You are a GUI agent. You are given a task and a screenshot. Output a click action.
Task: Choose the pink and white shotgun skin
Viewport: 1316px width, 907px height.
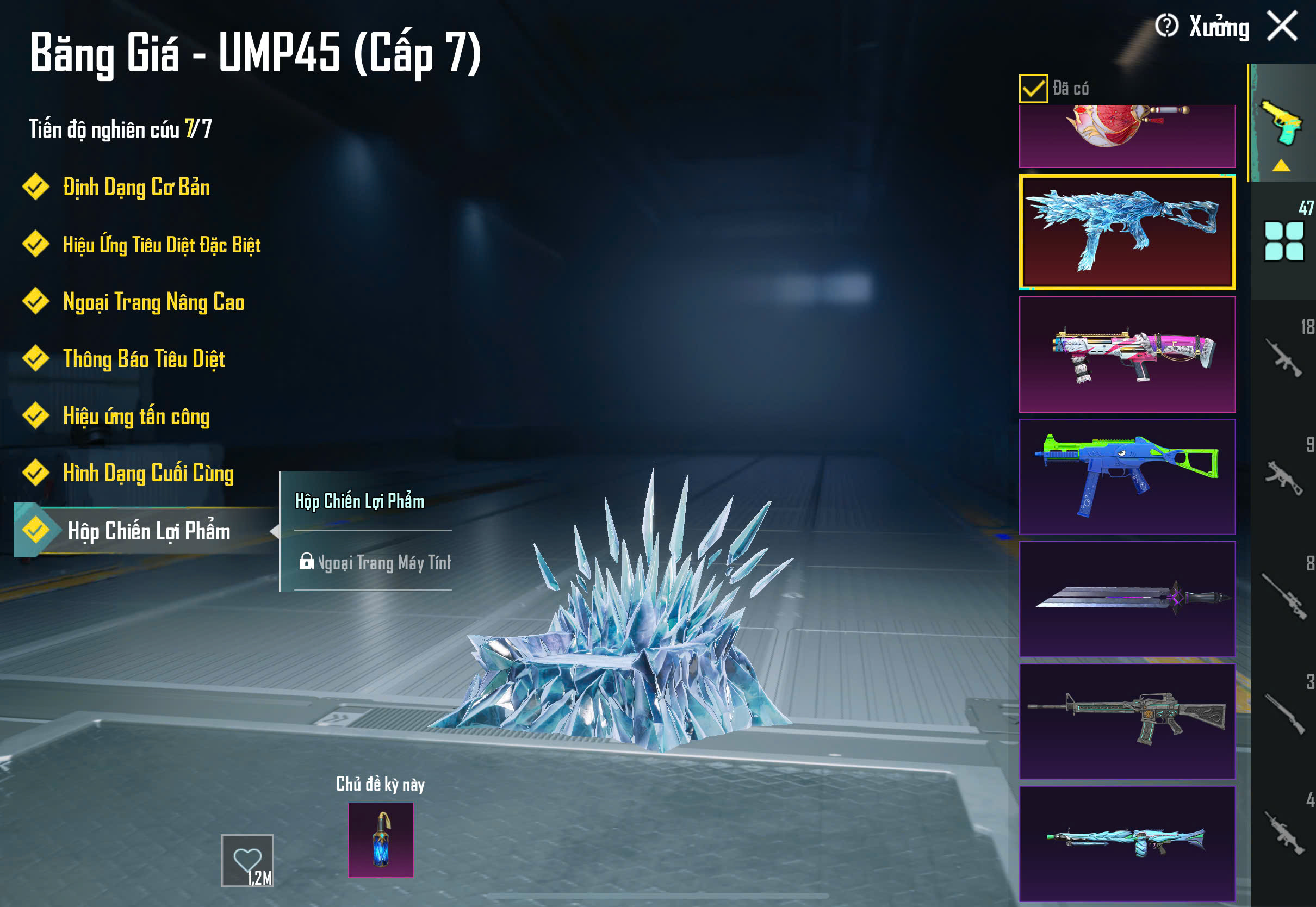pos(1127,355)
